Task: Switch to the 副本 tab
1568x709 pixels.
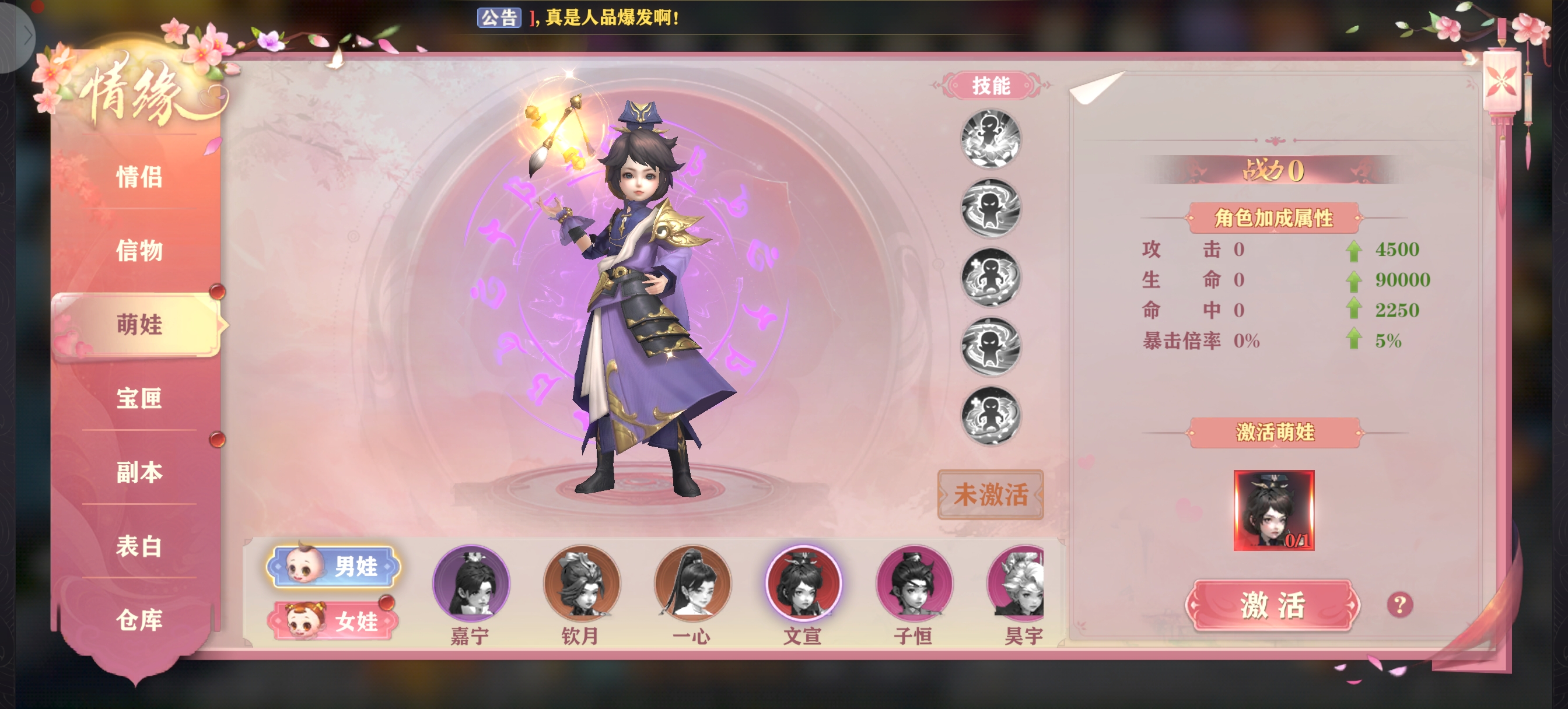Action: point(139,472)
